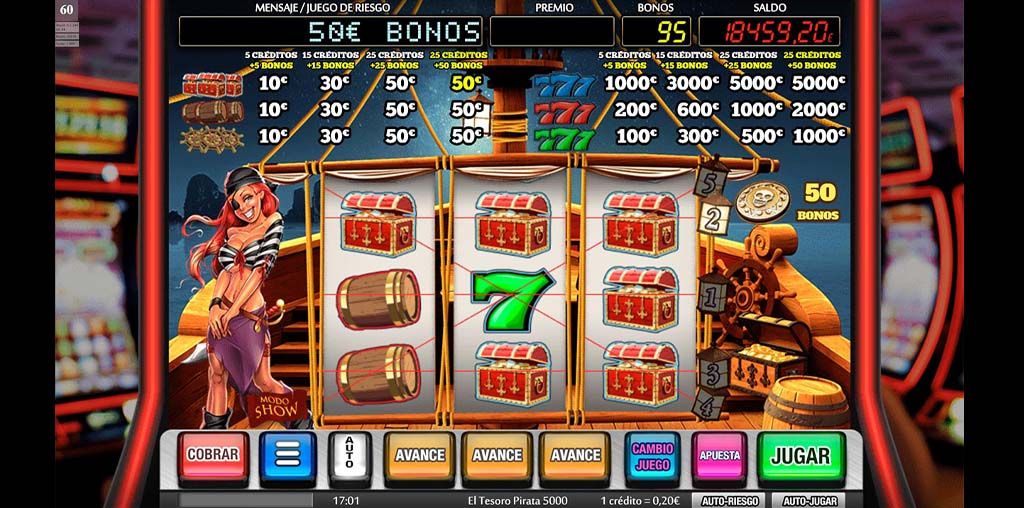This screenshot has width=1024, height=508.
Task: Change the bet with APUESTA
Action: coord(719,456)
